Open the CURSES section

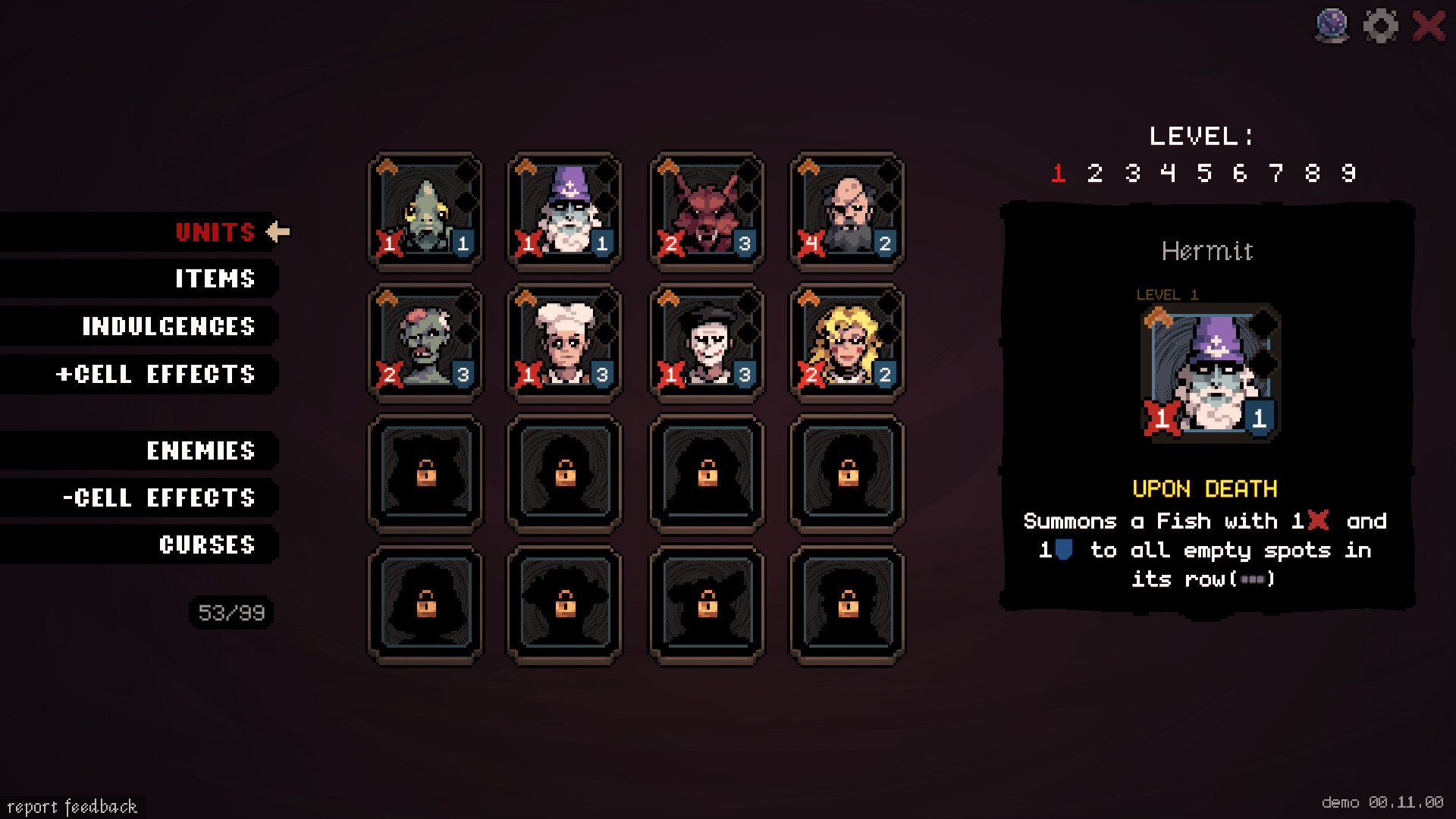tap(208, 544)
